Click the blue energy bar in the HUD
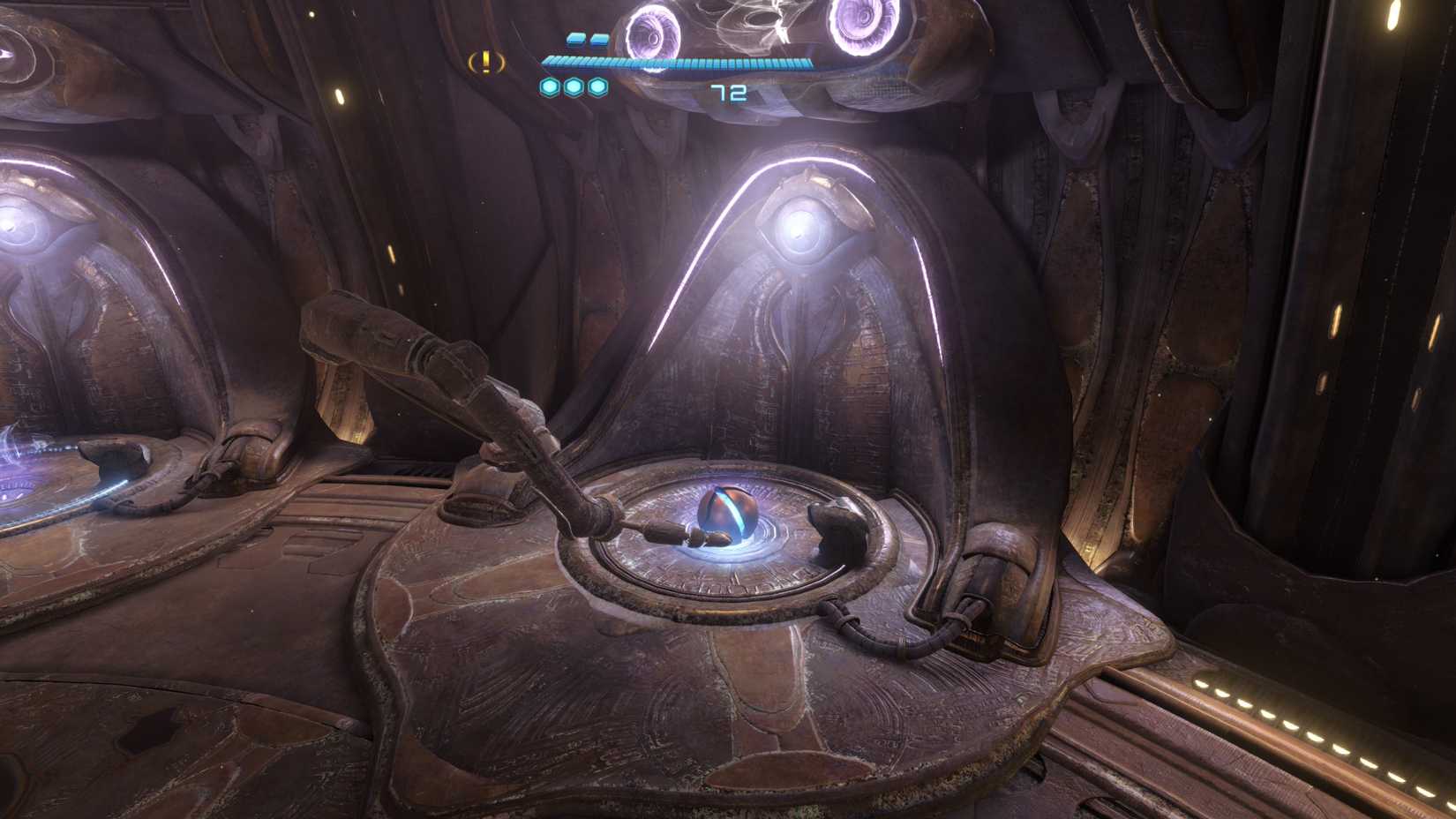This screenshot has height=819, width=1456. coord(675,61)
